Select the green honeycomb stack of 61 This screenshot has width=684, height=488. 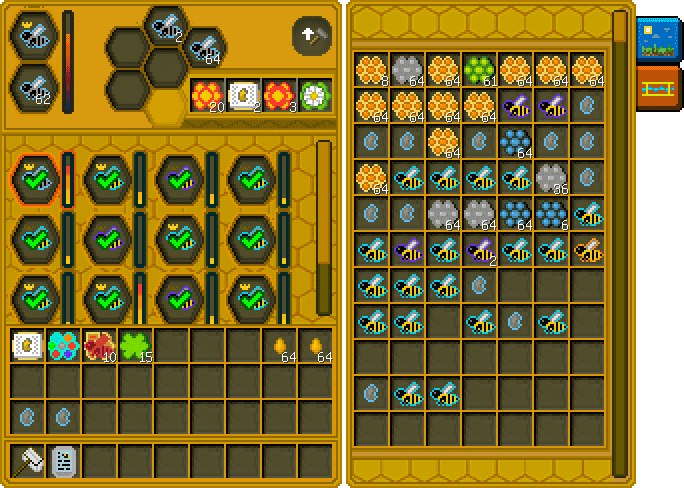479,70
